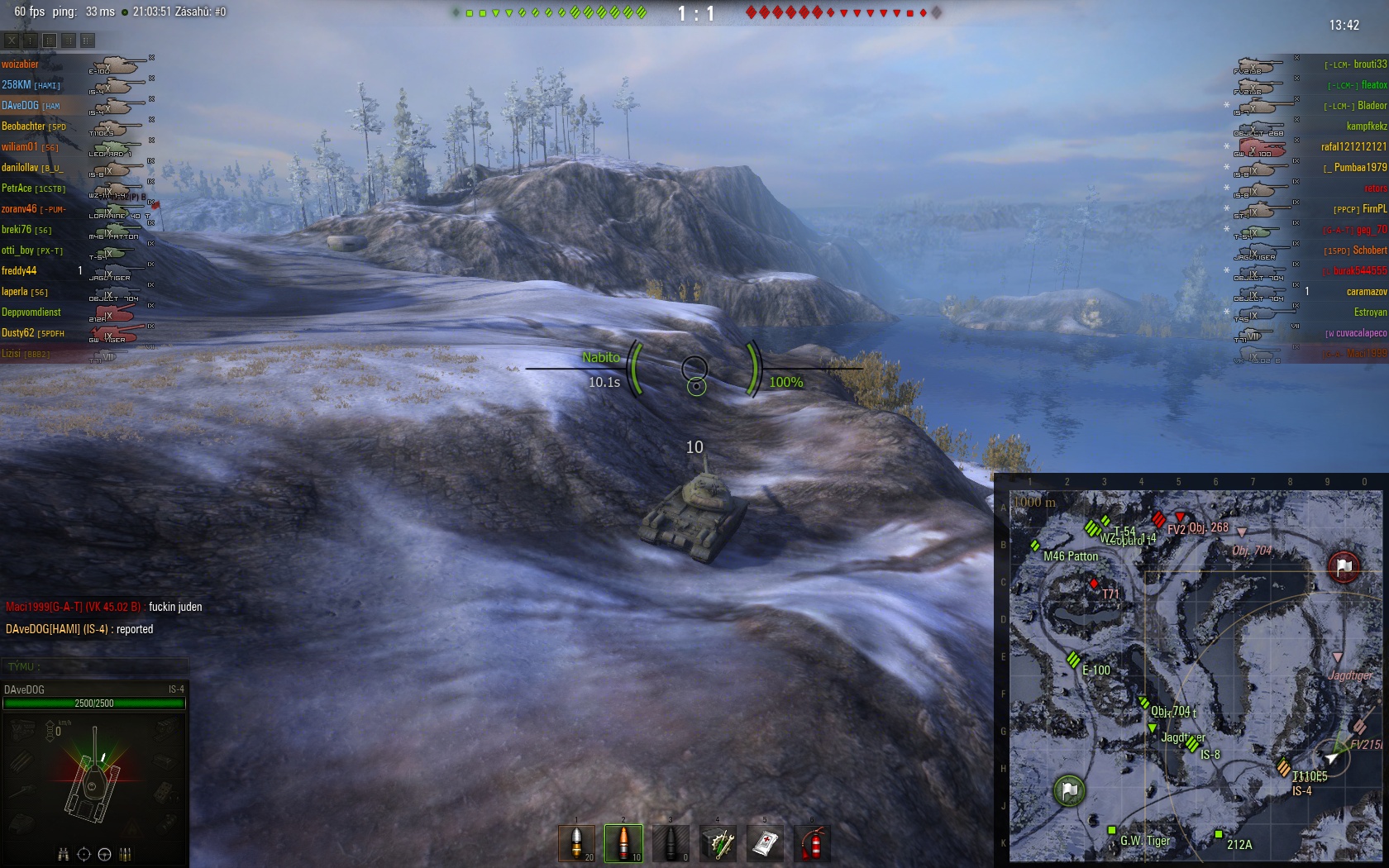The image size is (1389, 868).
Task: Select the silver-tipped shell with 20 rounds
Action: click(x=576, y=843)
